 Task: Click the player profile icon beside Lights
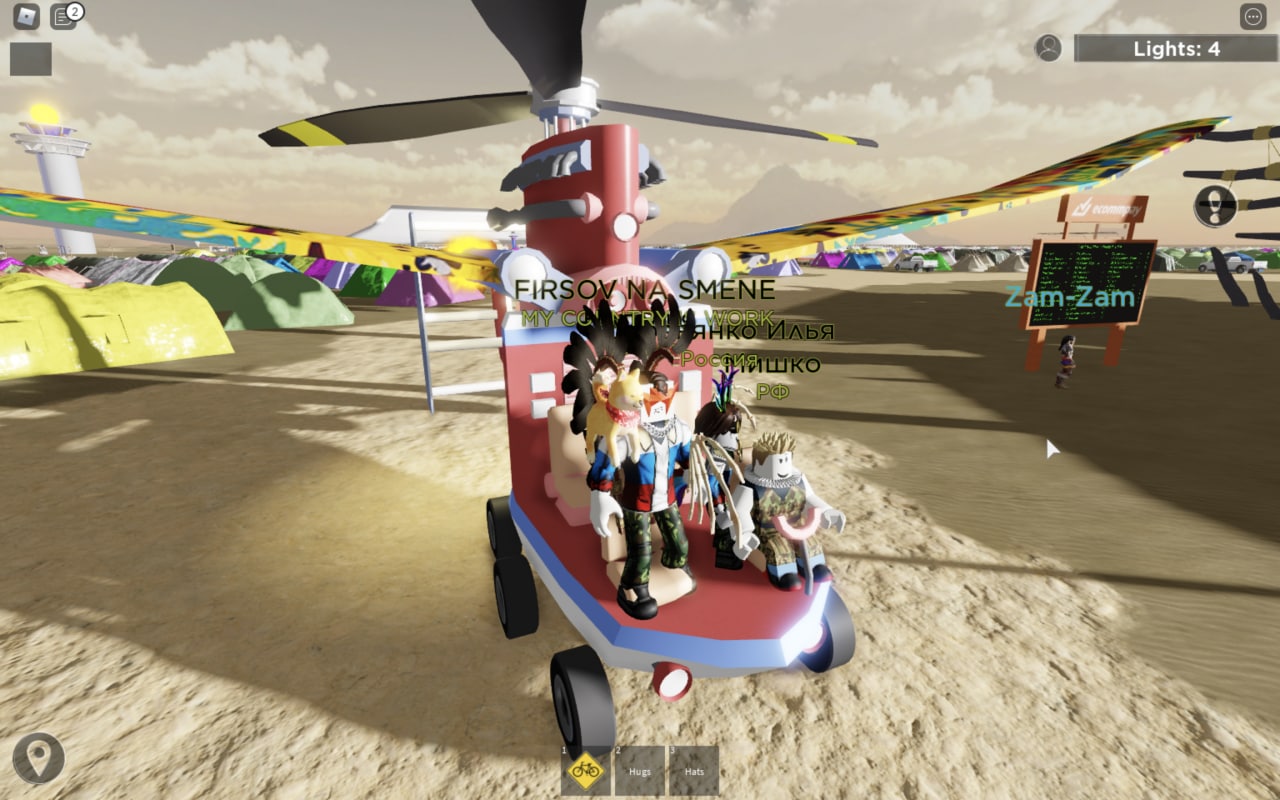tap(1048, 48)
